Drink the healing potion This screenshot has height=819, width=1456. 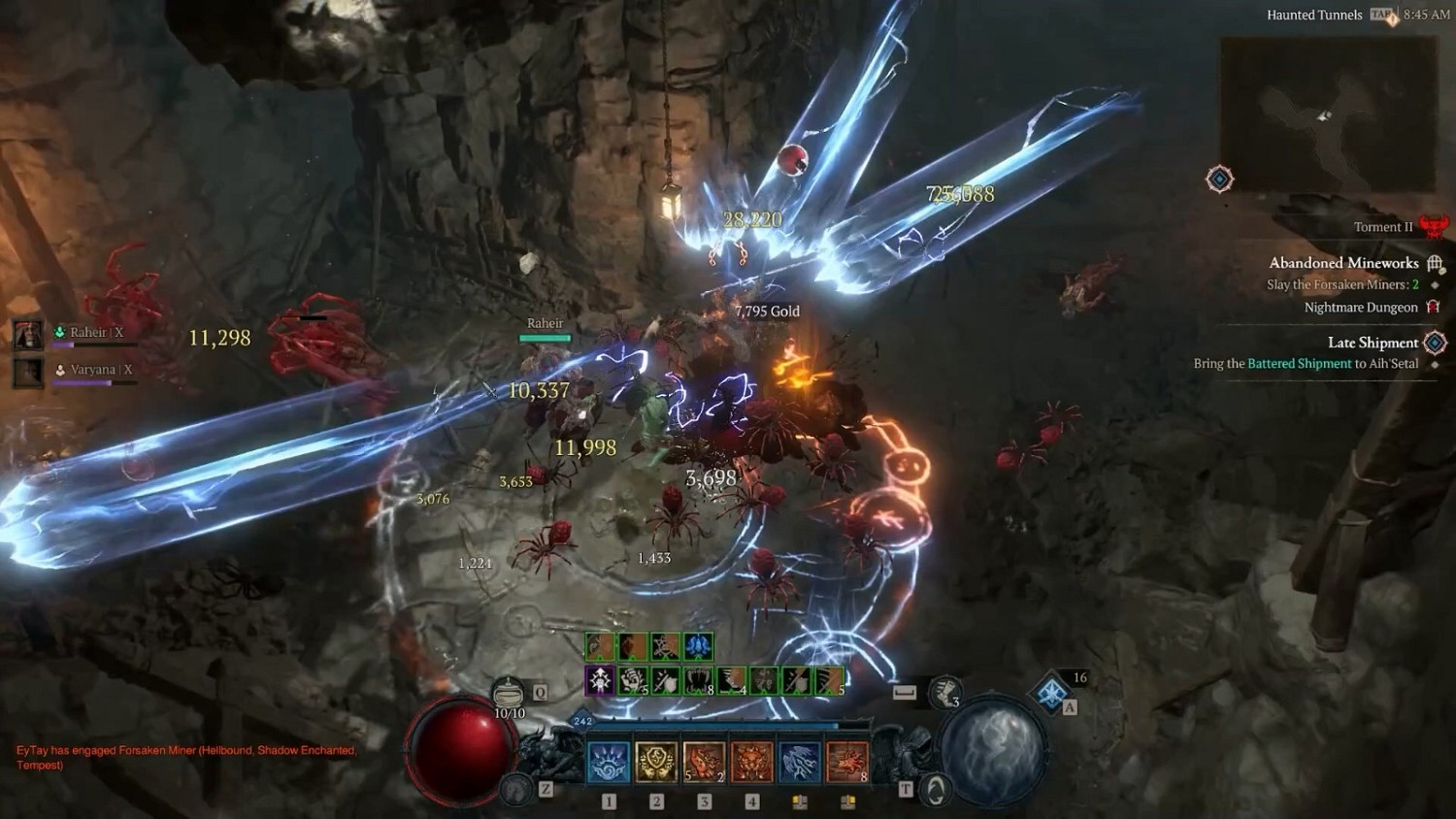509,694
